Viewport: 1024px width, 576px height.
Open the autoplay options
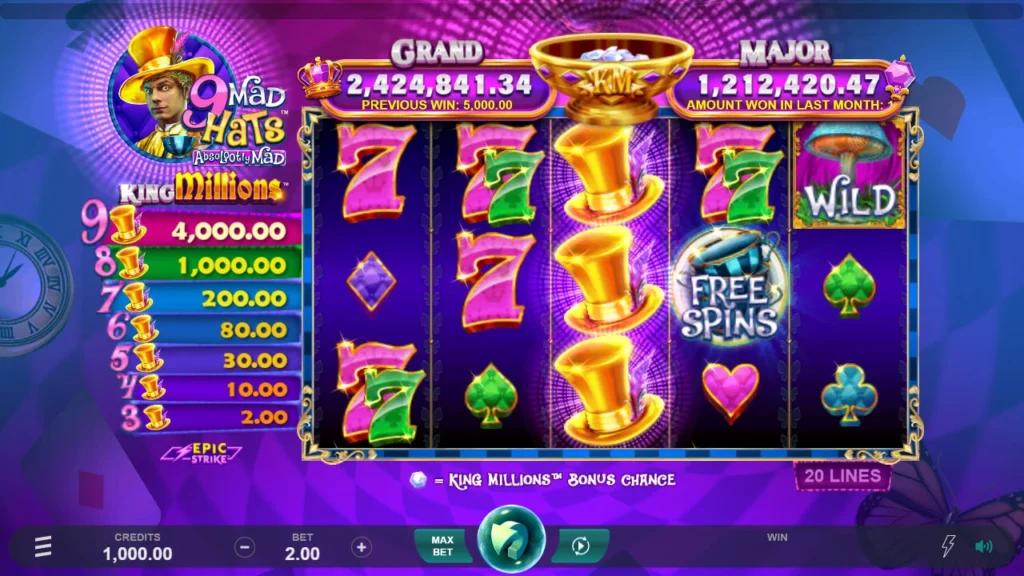pos(579,546)
